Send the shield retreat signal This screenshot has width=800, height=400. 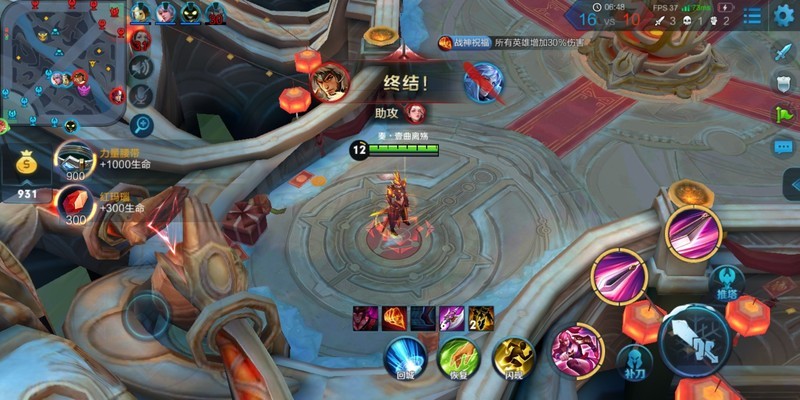pos(784,83)
